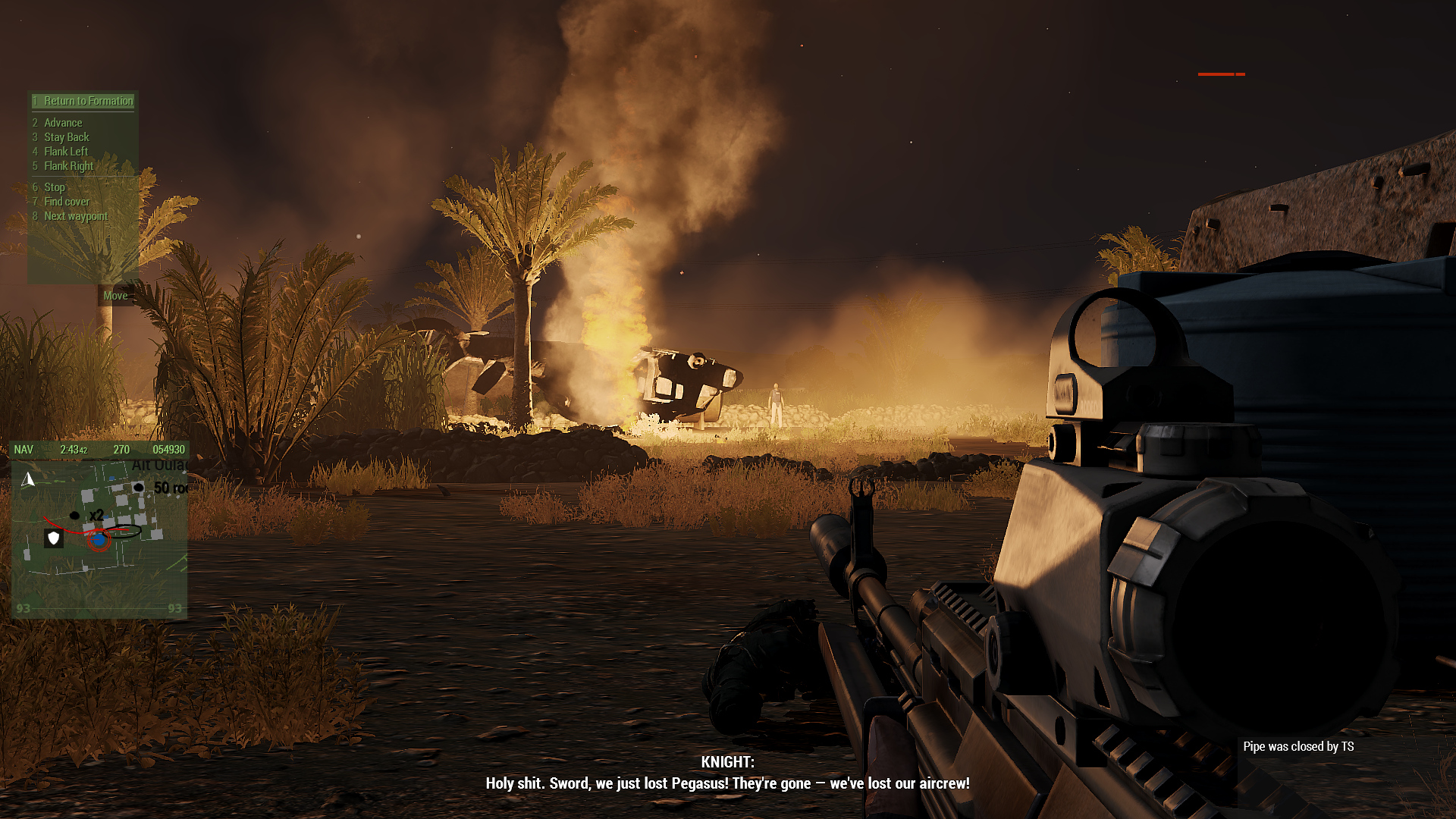Order squad to Flank Left
Viewport: 1456px width, 819px height.
[65, 152]
